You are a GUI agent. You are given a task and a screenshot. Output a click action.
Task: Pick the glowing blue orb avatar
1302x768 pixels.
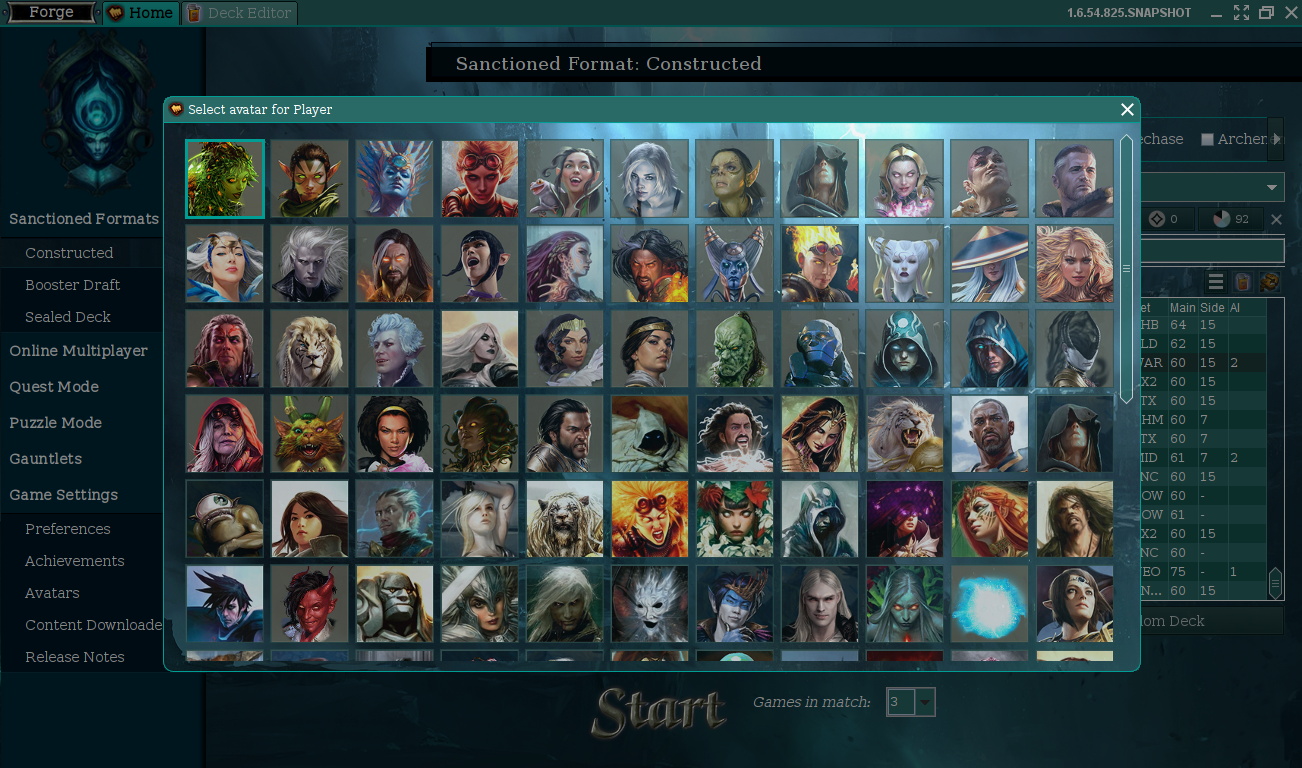989,603
